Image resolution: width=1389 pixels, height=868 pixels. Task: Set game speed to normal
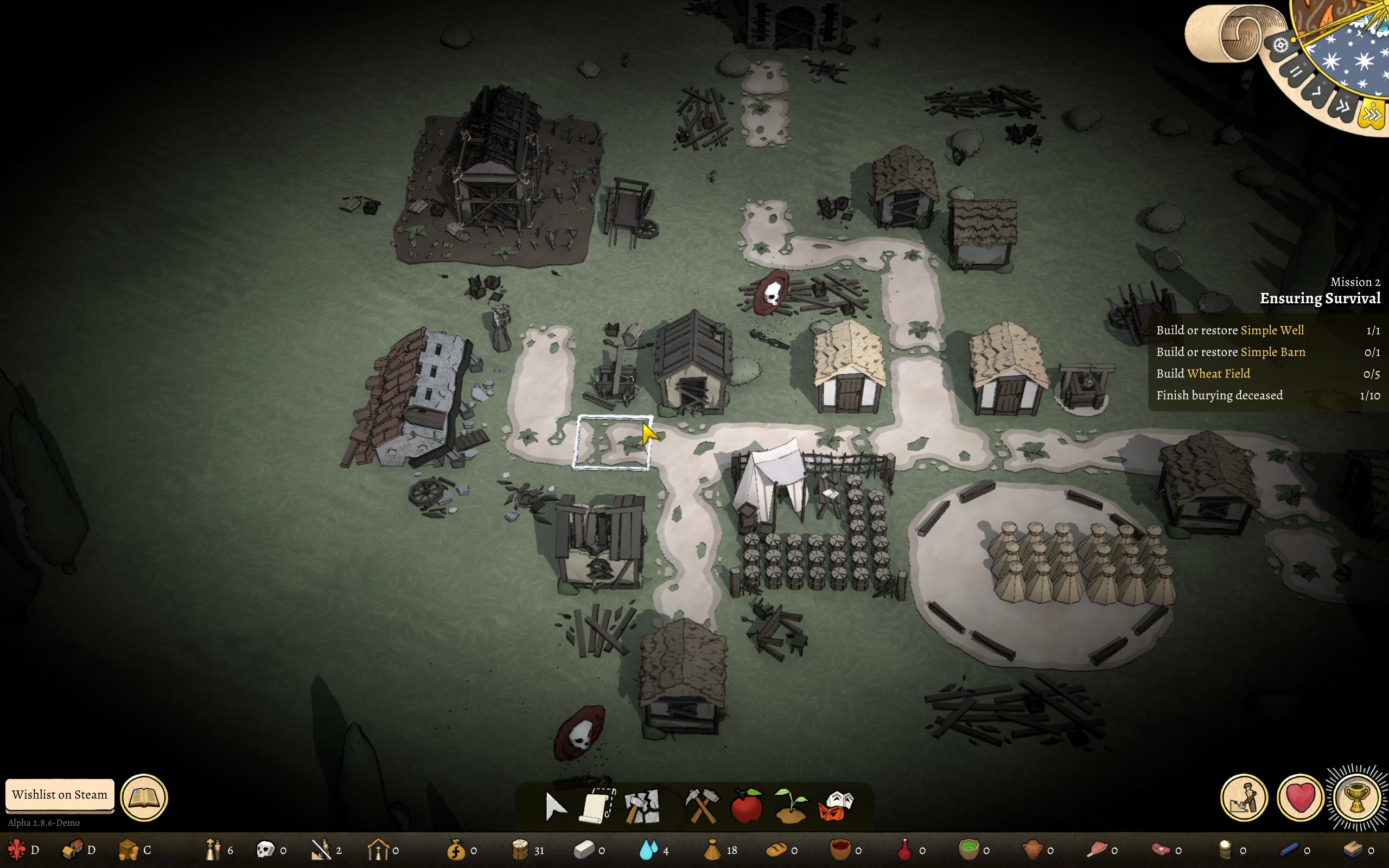(x=1317, y=91)
